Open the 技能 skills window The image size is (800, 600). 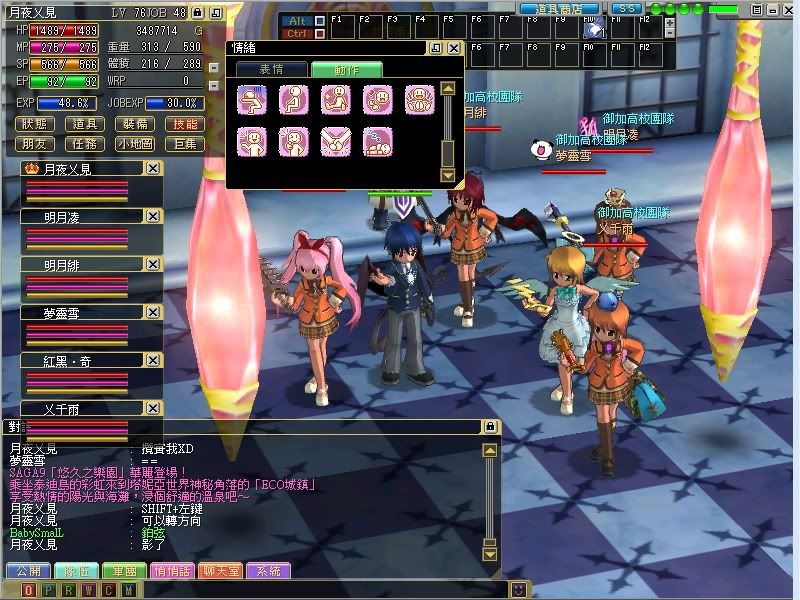[185, 124]
